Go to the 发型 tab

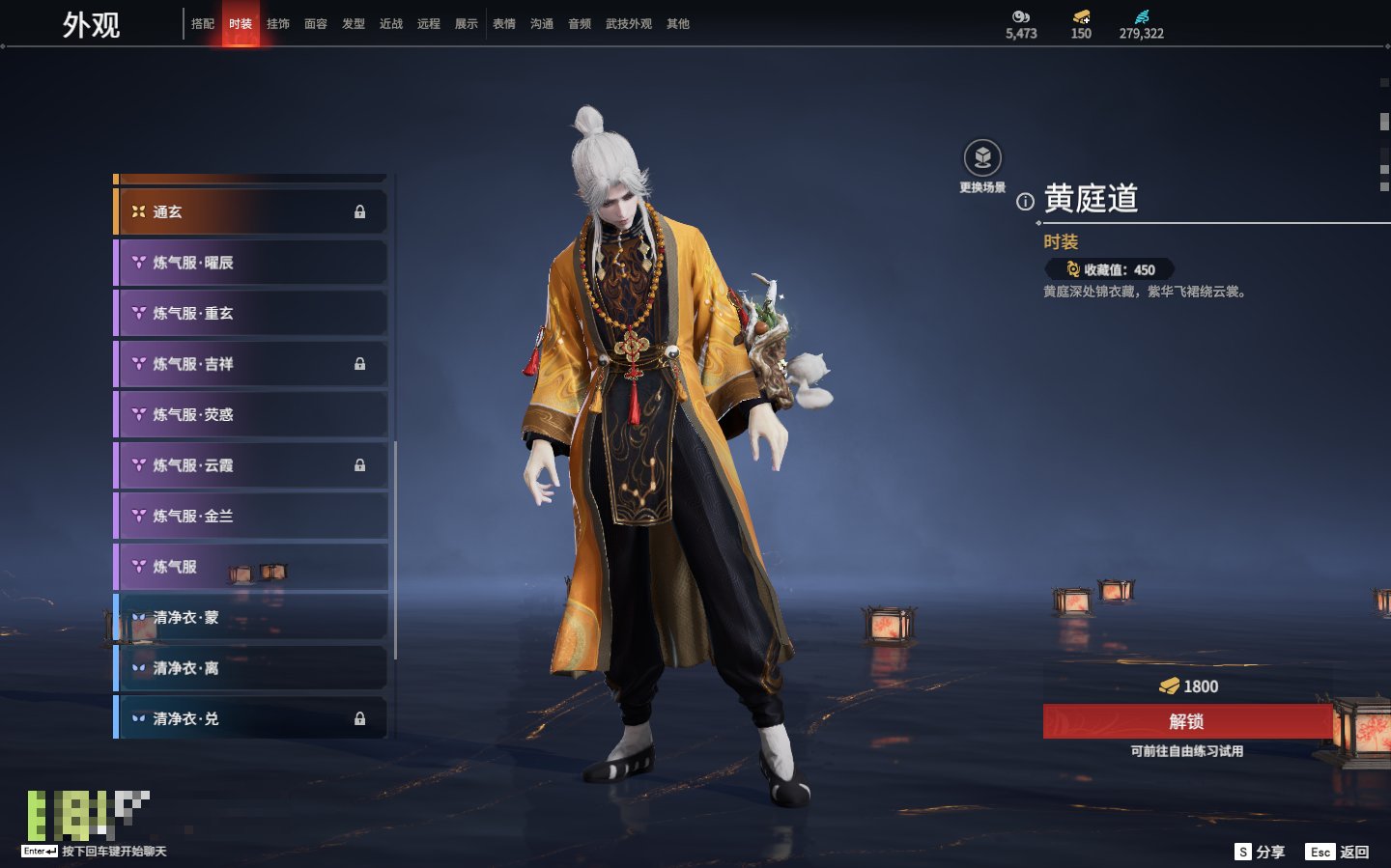354,24
